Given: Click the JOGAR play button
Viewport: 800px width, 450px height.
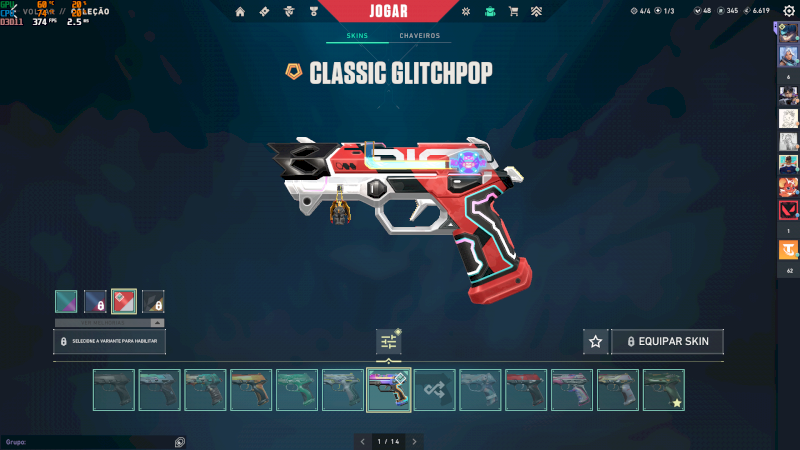Looking at the screenshot, I should coord(399,11).
